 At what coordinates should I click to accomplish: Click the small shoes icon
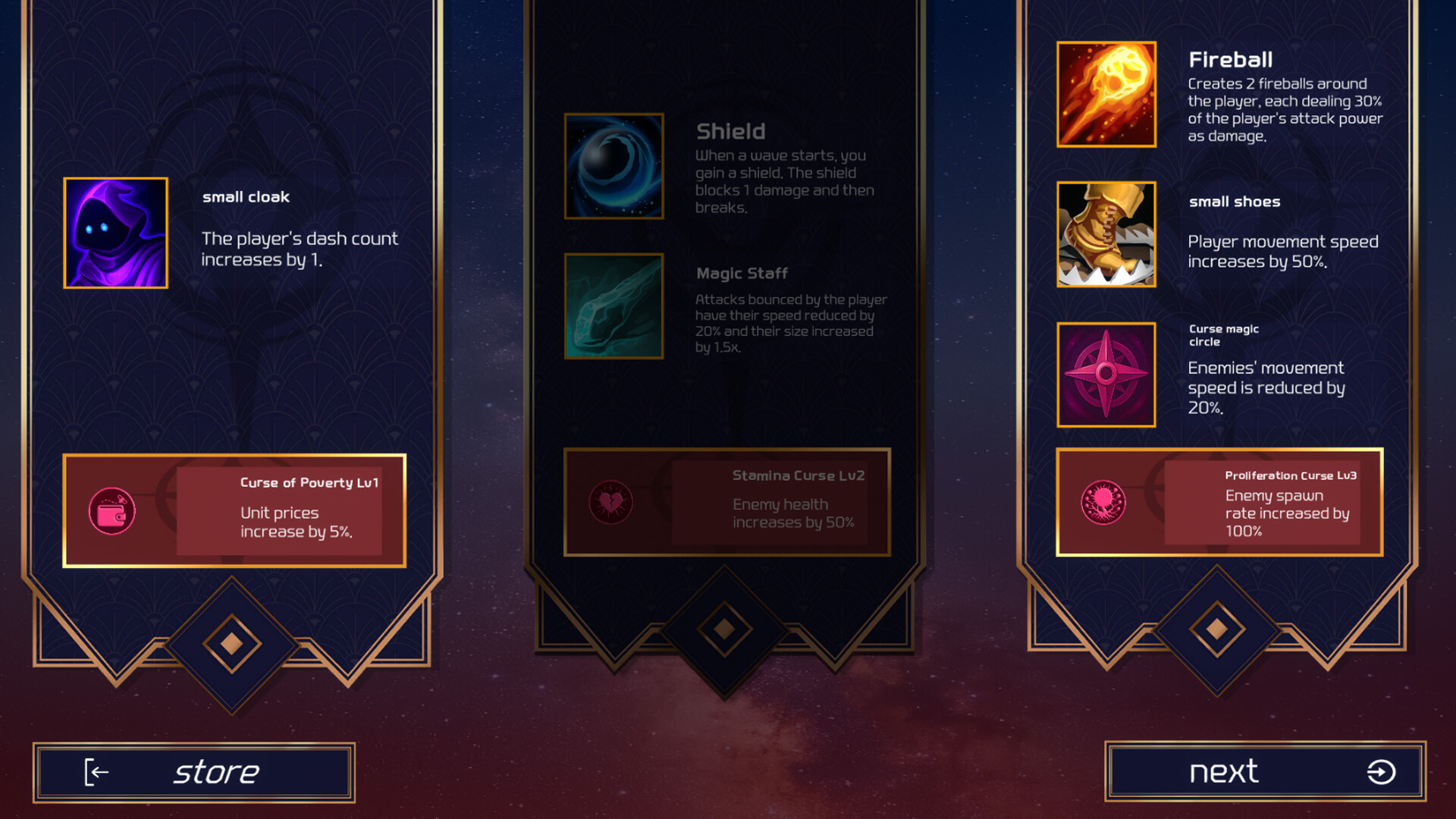click(x=1106, y=234)
